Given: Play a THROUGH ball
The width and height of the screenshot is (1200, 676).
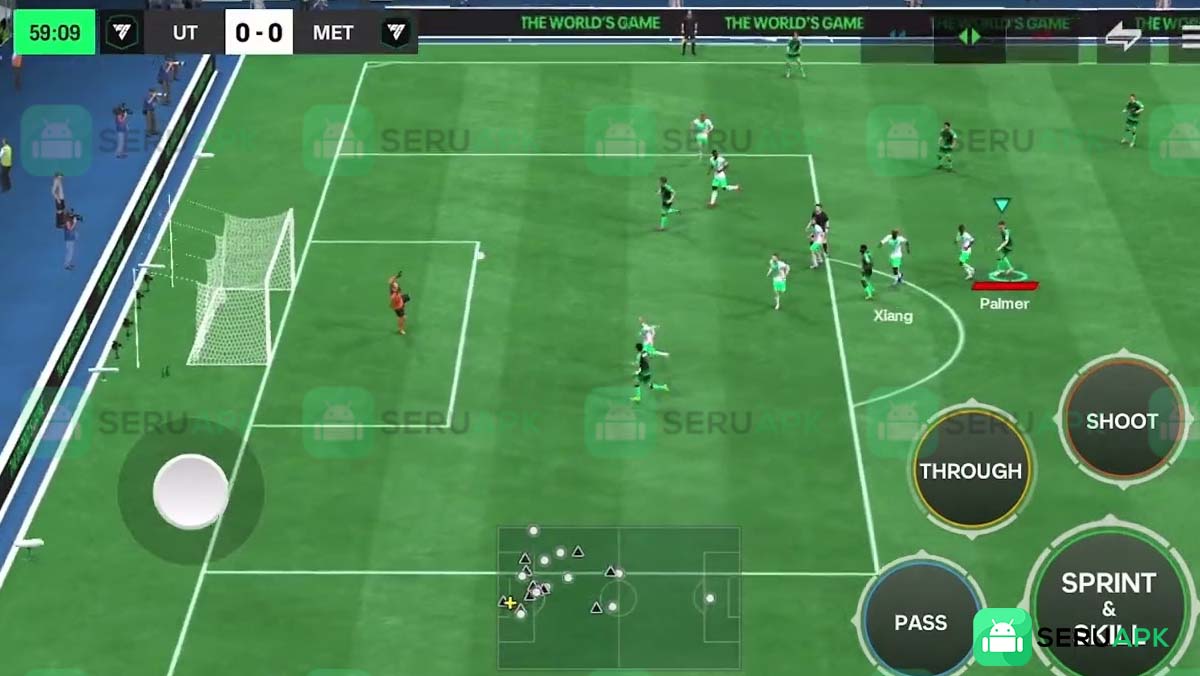Looking at the screenshot, I should pos(971,470).
